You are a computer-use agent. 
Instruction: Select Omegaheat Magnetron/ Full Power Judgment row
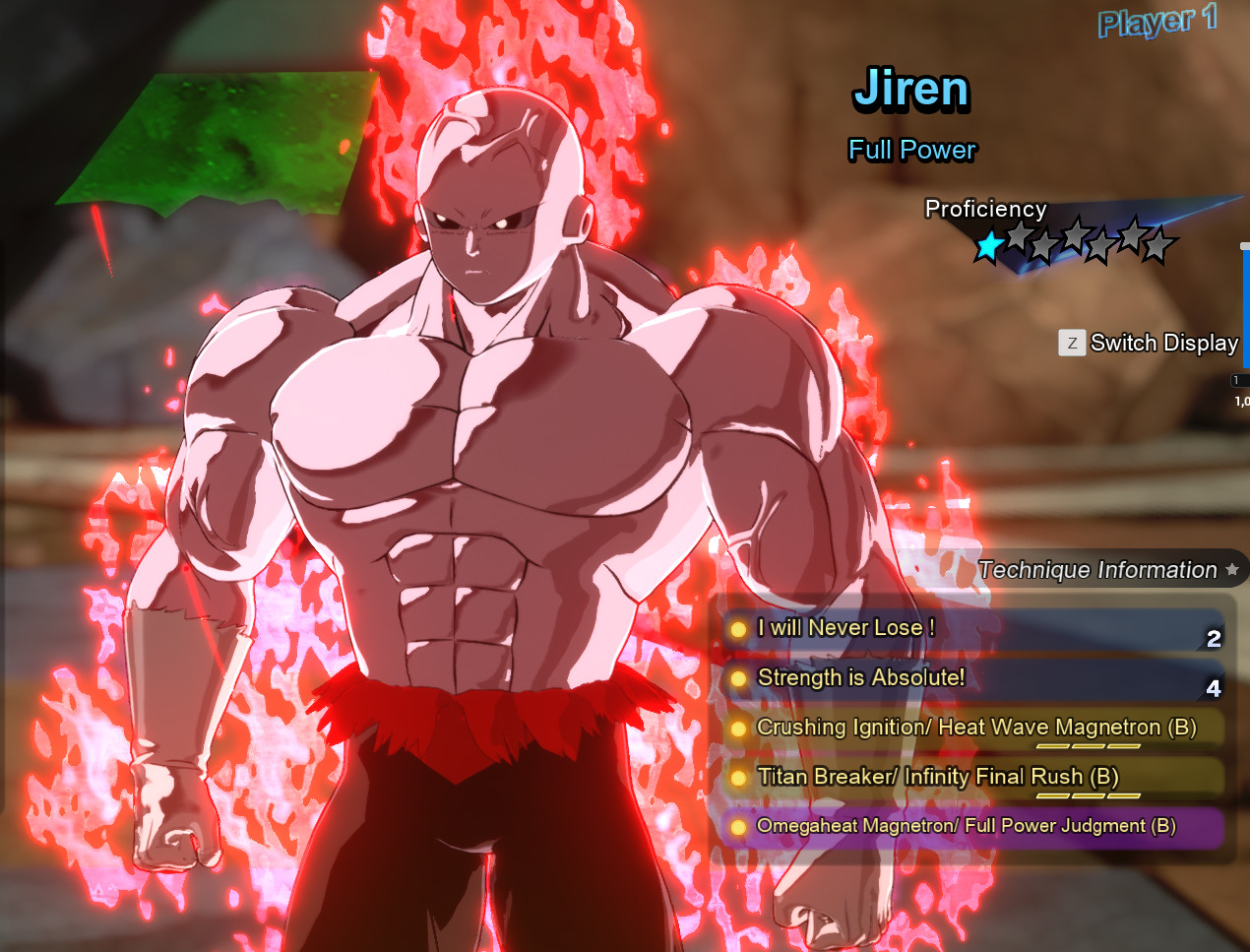pos(966,826)
